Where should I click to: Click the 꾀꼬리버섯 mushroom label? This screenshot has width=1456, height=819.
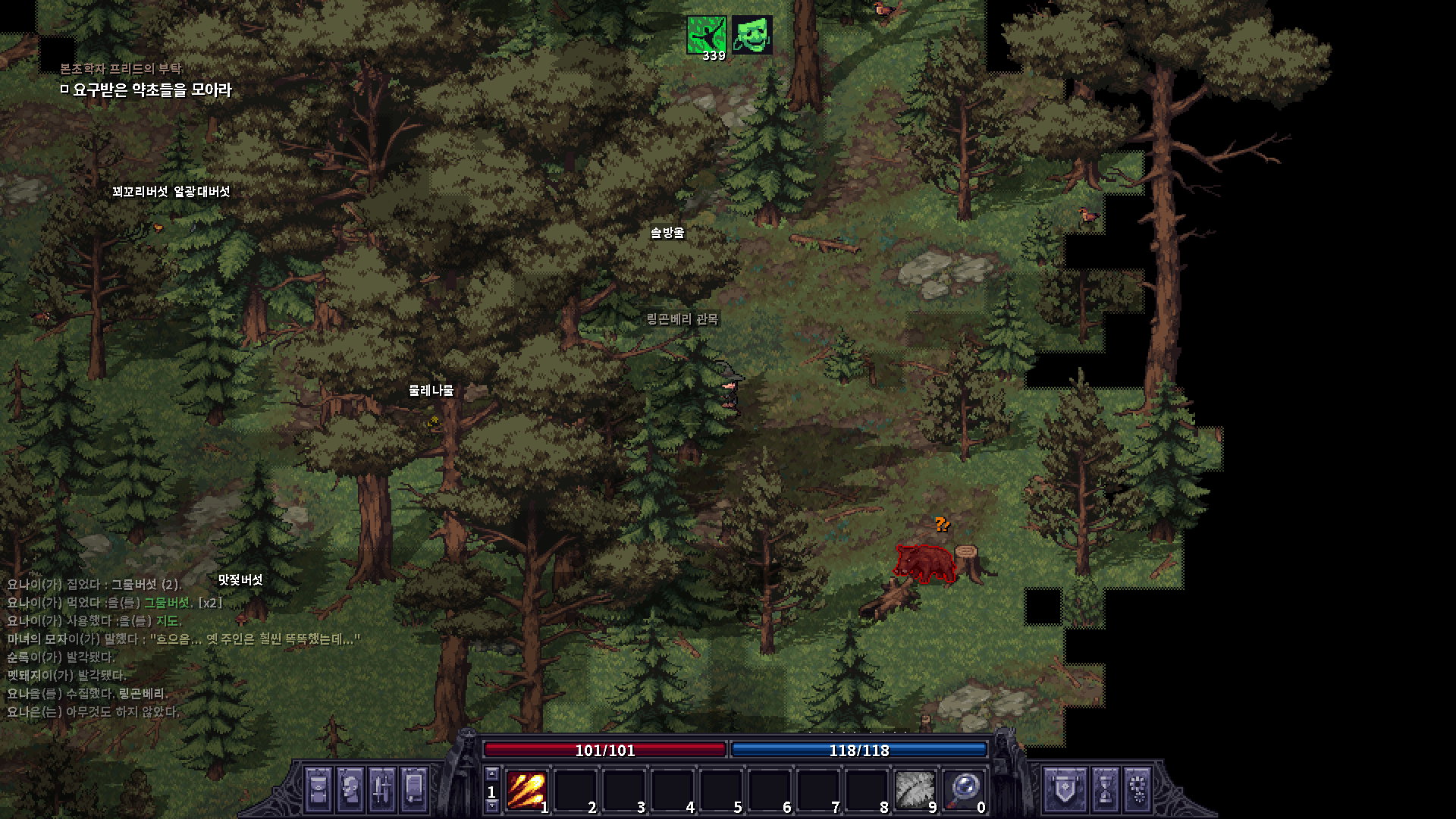tap(140, 192)
